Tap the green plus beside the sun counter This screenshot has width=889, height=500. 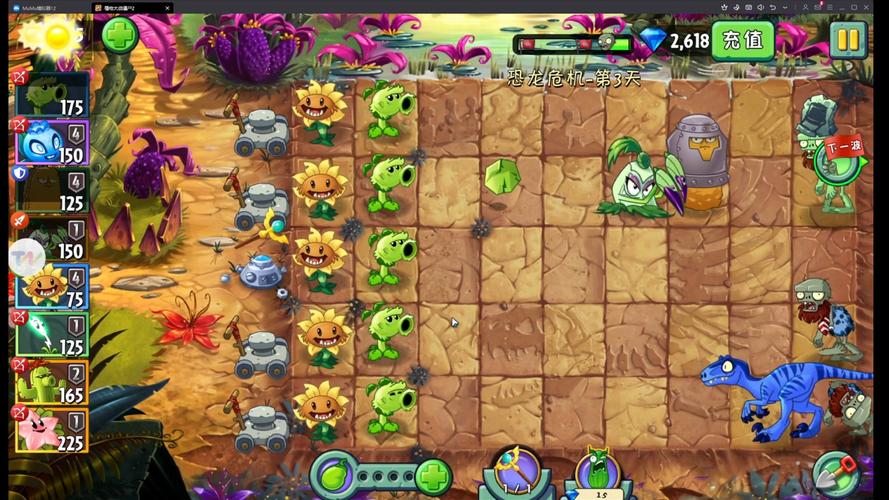pyautogui.click(x=120, y=36)
